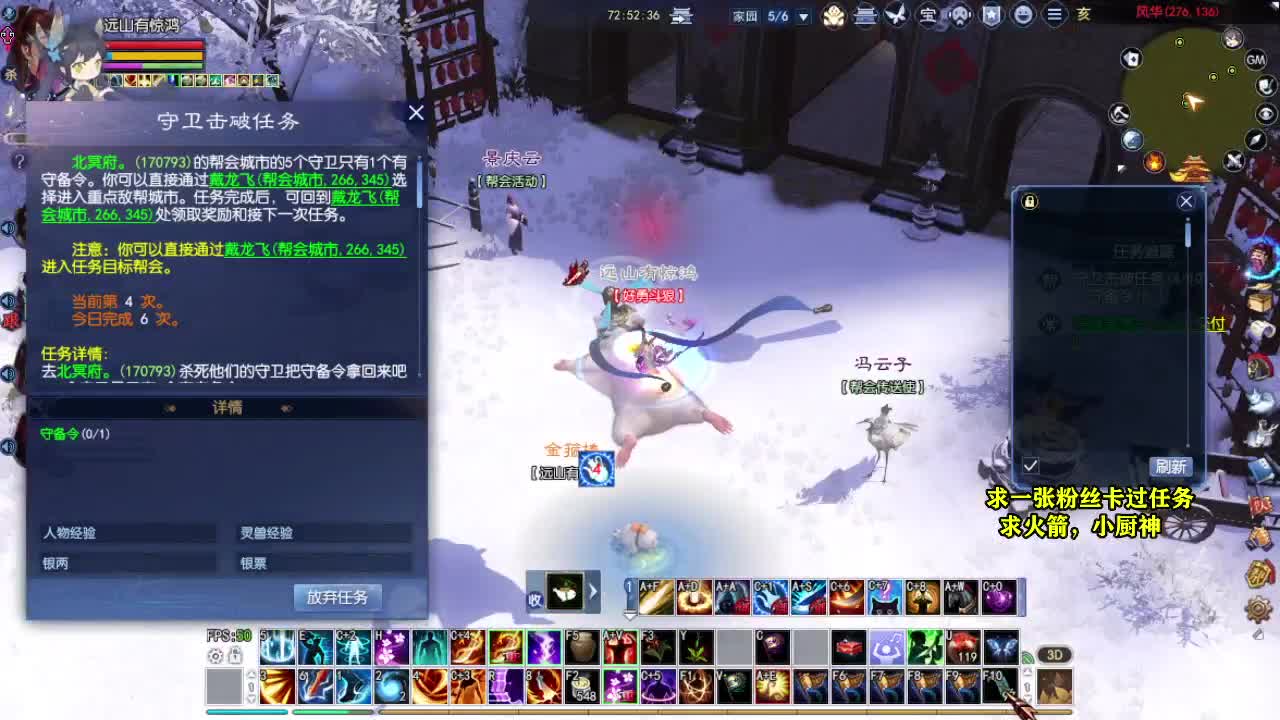Open the treasure (宝) icon on top bar

coord(929,15)
